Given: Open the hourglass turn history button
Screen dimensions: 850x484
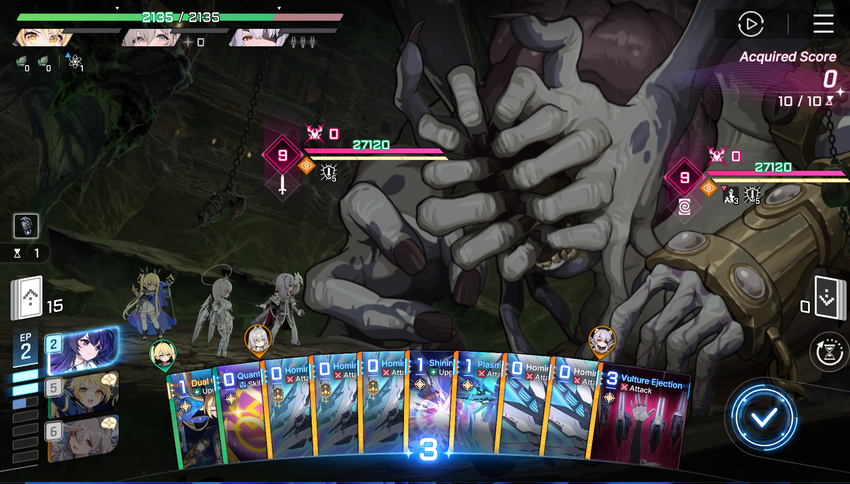Looking at the screenshot, I should click(x=829, y=352).
